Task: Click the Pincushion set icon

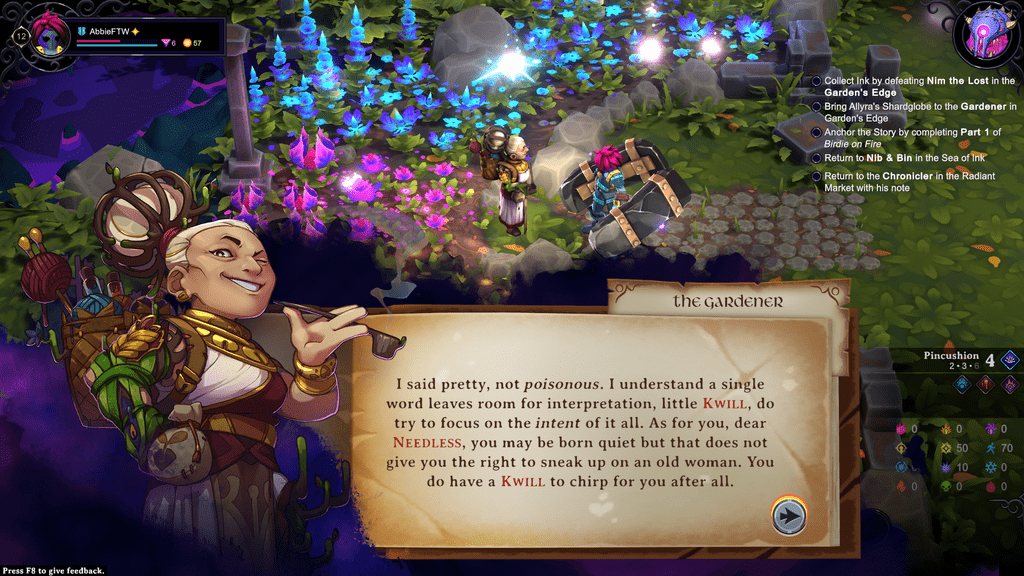Action: 1010,361
